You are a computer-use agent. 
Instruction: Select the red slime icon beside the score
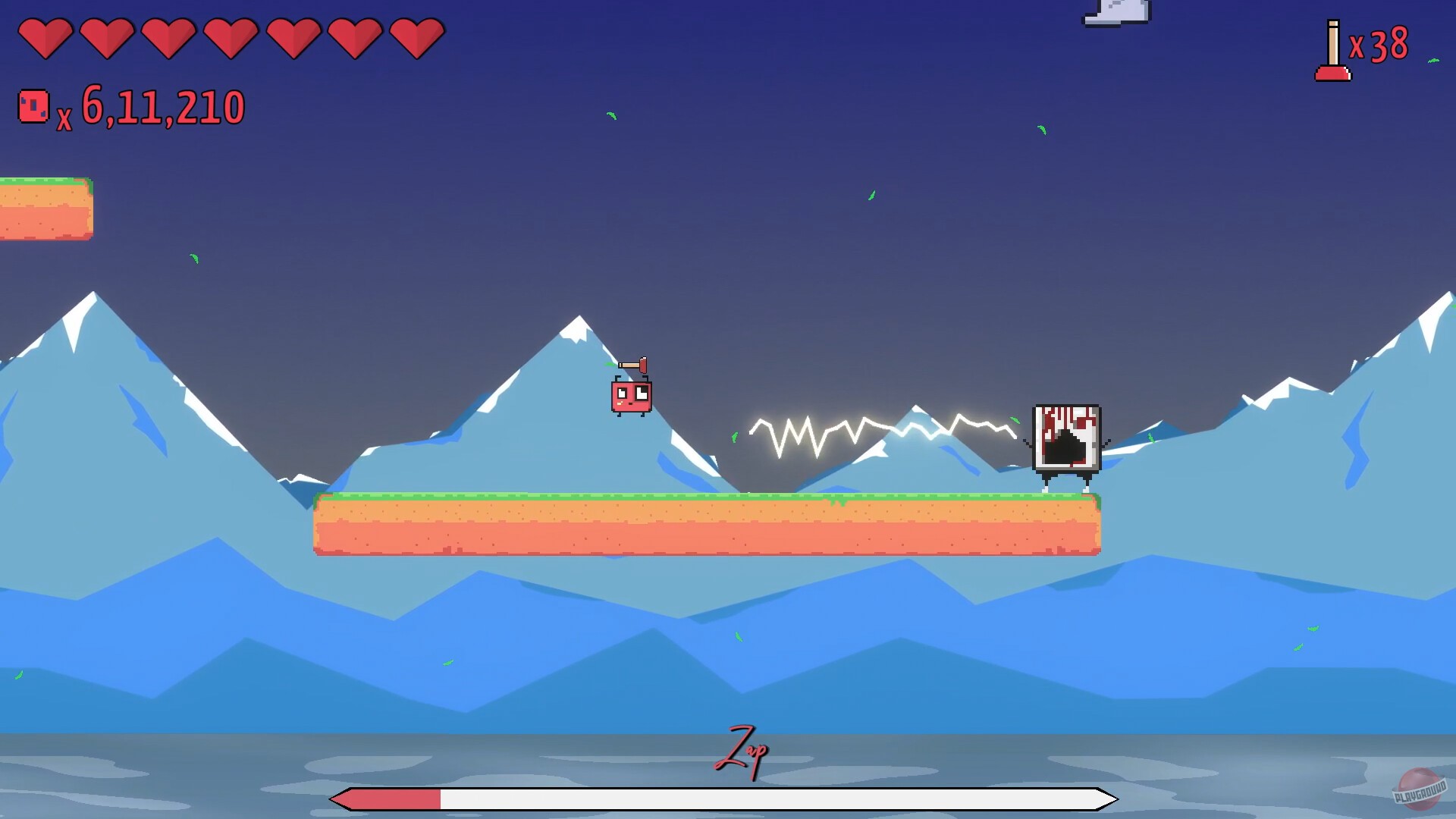tap(33, 106)
